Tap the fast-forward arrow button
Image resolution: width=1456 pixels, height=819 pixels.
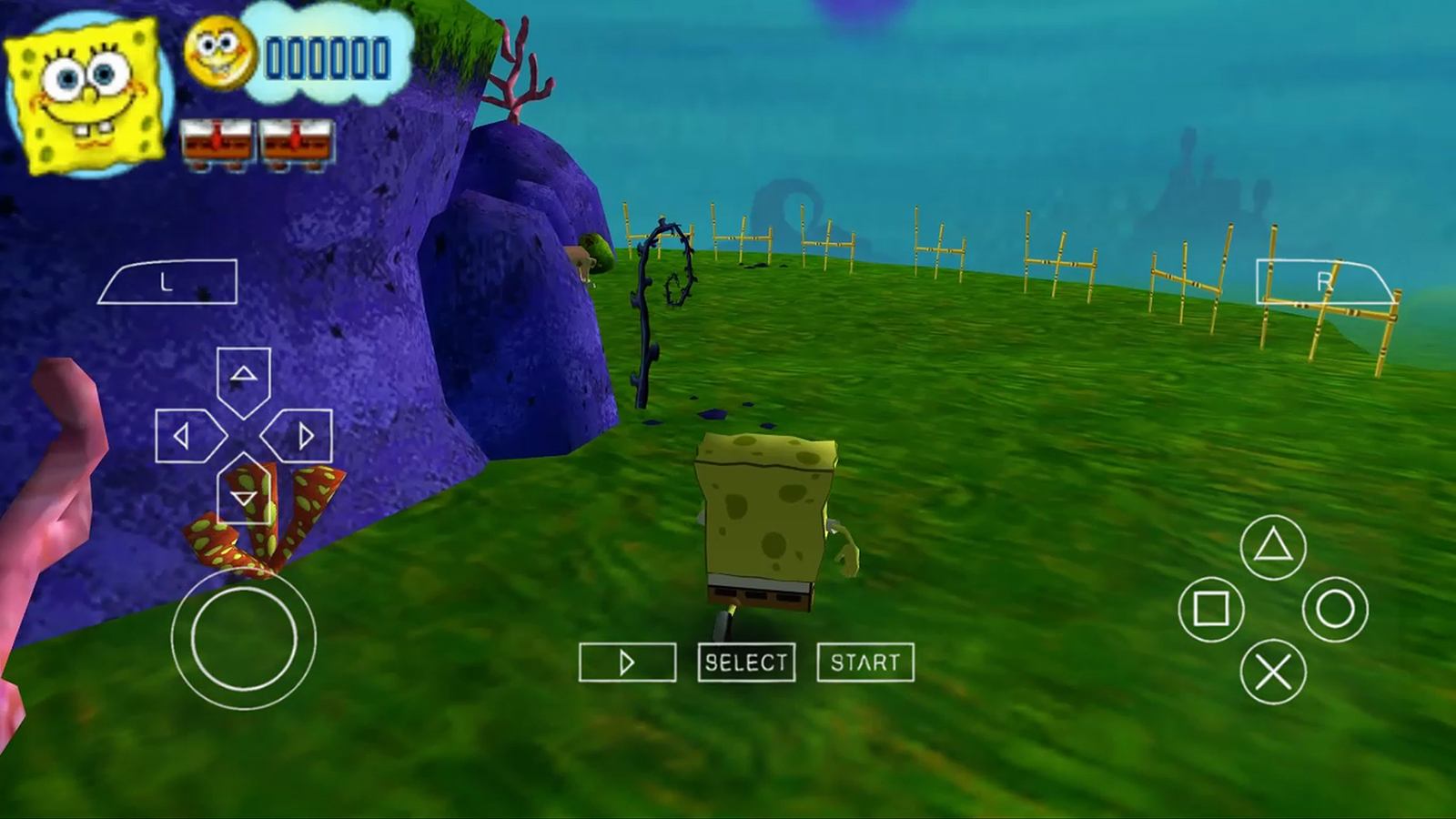click(627, 662)
